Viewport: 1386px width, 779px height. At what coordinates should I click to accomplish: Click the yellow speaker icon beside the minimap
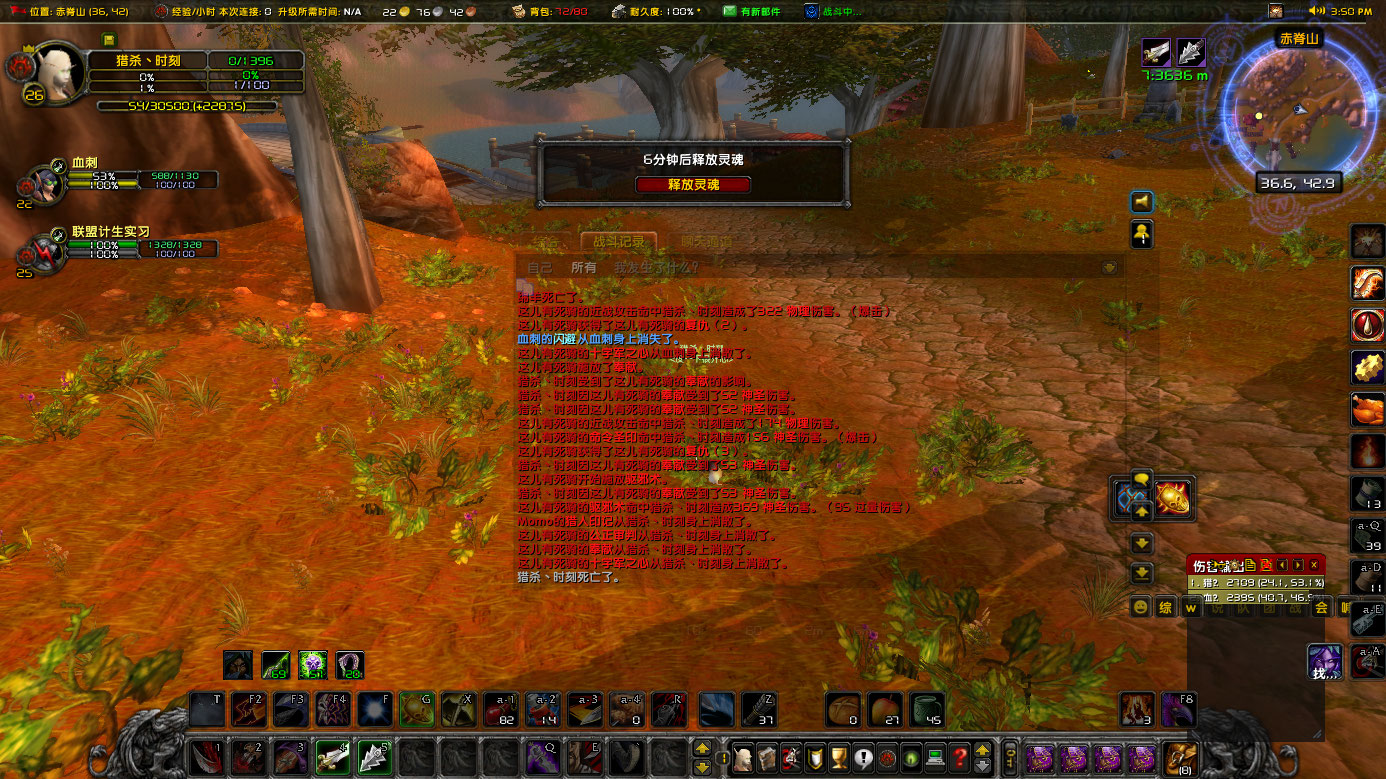pyautogui.click(x=1141, y=201)
